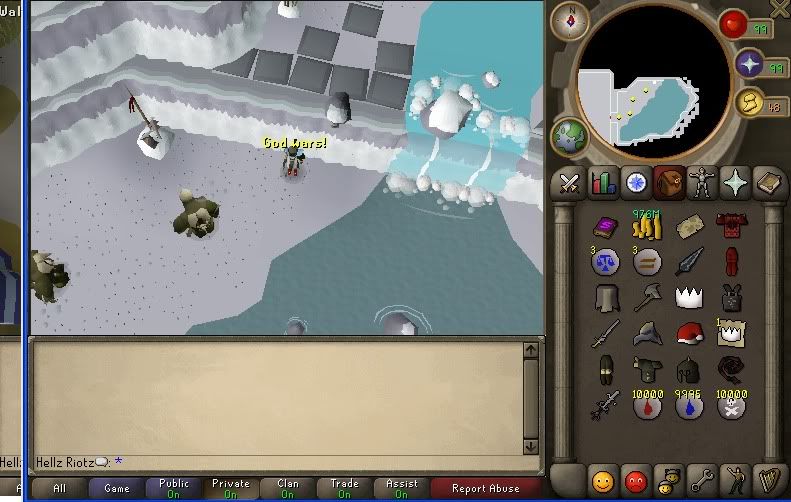Switch to the Magic spellbook tab
Screen dimensions: 791x502
769,183
